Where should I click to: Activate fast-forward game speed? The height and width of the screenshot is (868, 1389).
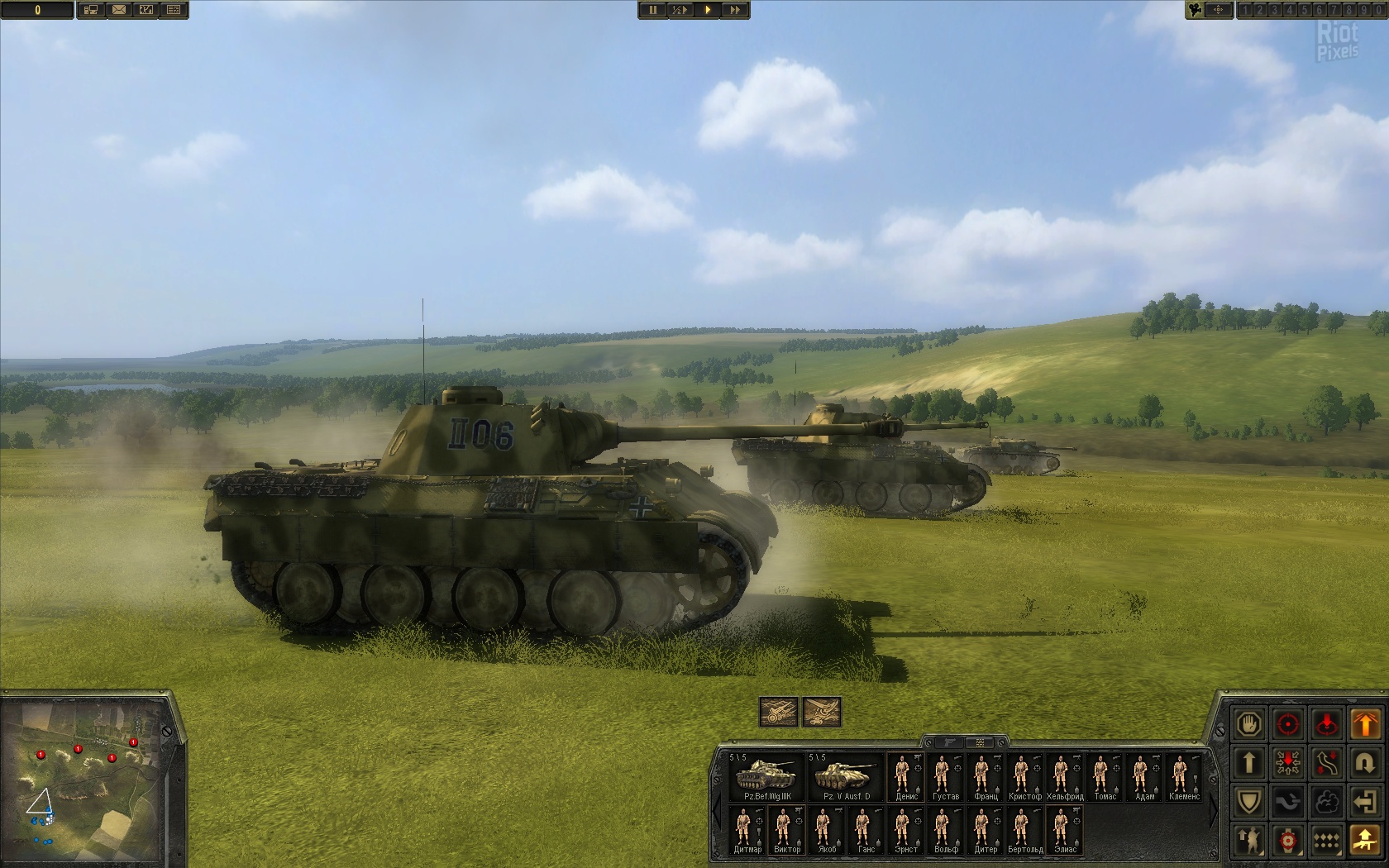tap(735, 10)
